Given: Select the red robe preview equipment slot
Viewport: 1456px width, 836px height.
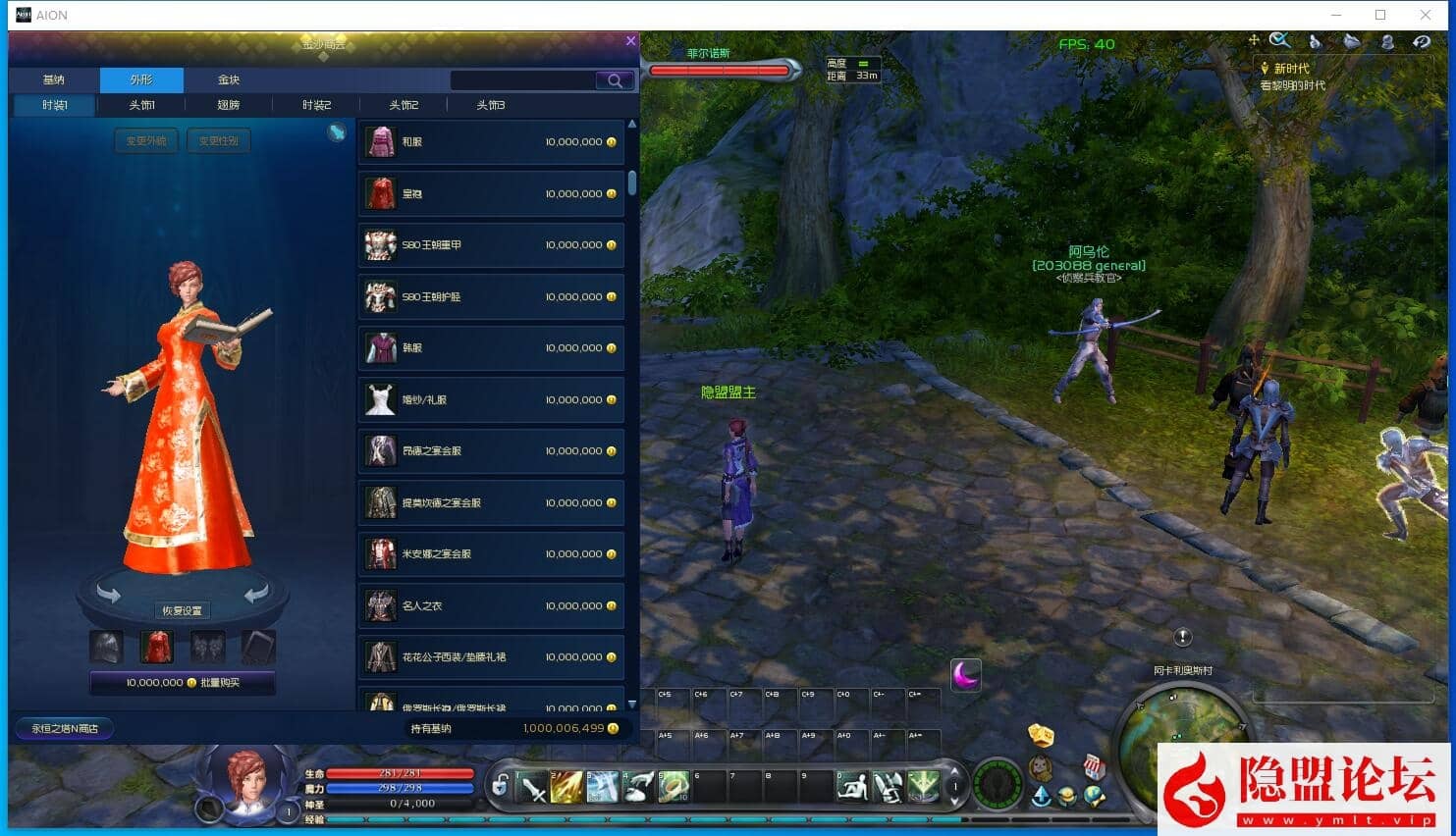Looking at the screenshot, I should tap(156, 647).
